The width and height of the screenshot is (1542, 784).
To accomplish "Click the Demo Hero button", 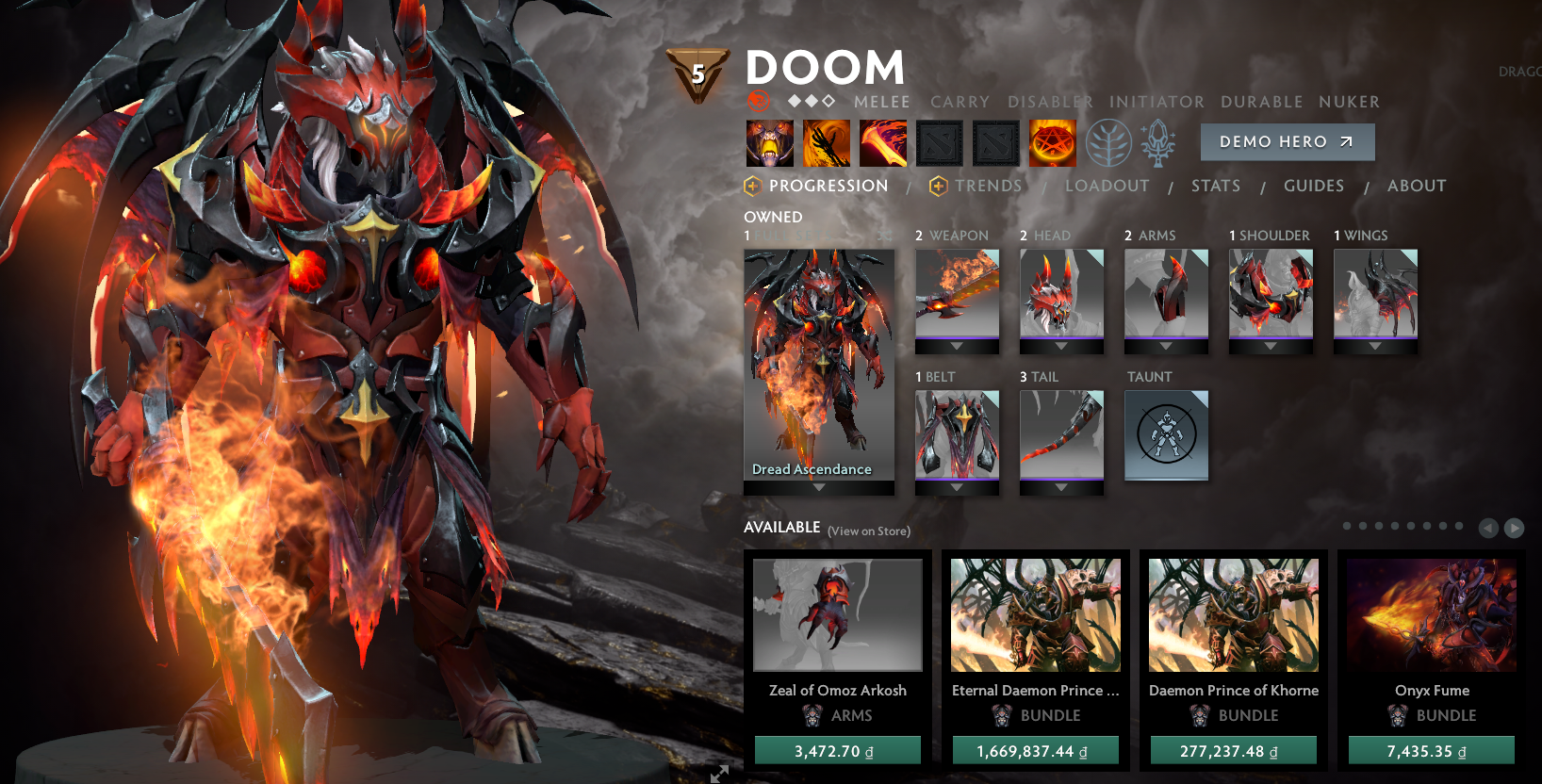I will point(1288,142).
